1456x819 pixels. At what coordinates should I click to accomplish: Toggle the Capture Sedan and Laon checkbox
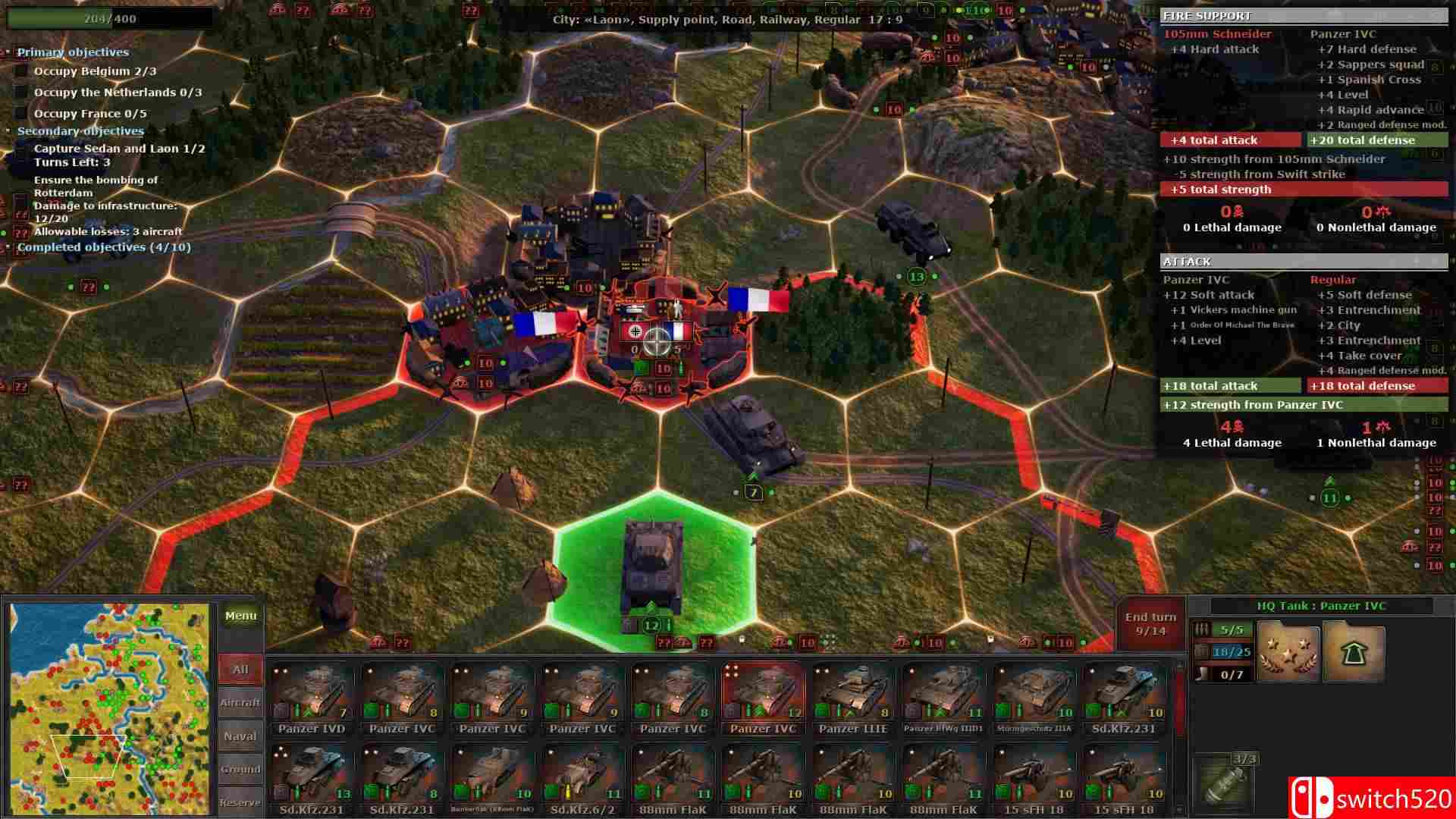point(20,149)
